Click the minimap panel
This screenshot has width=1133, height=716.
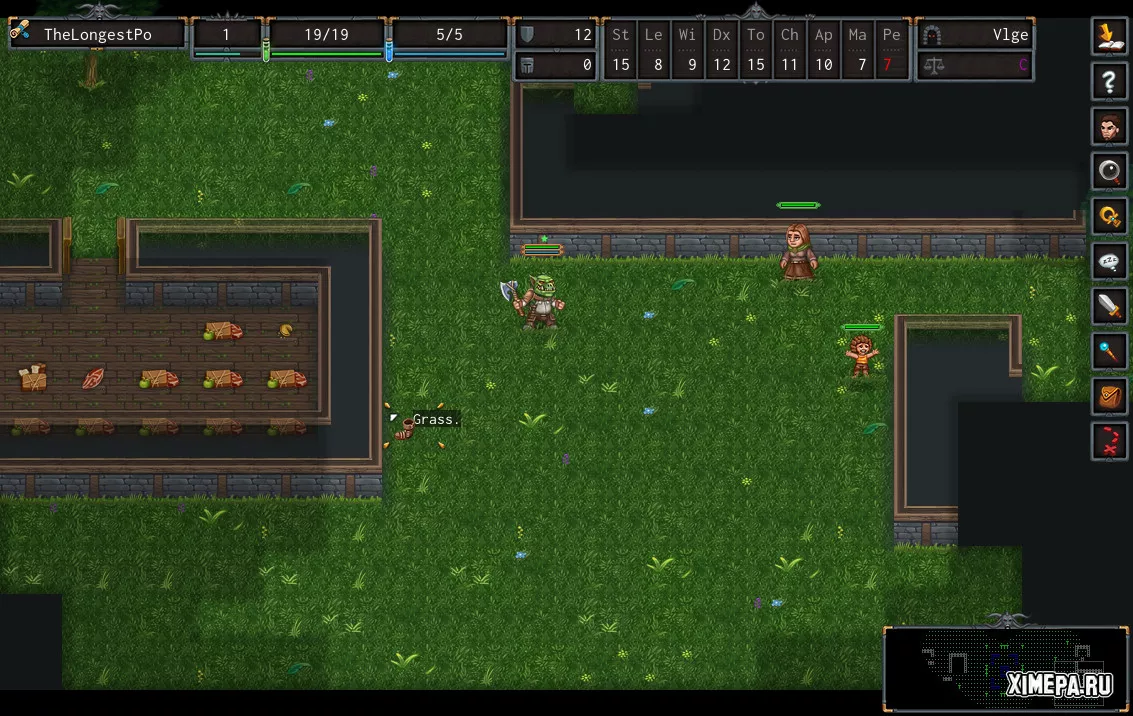click(x=1006, y=668)
